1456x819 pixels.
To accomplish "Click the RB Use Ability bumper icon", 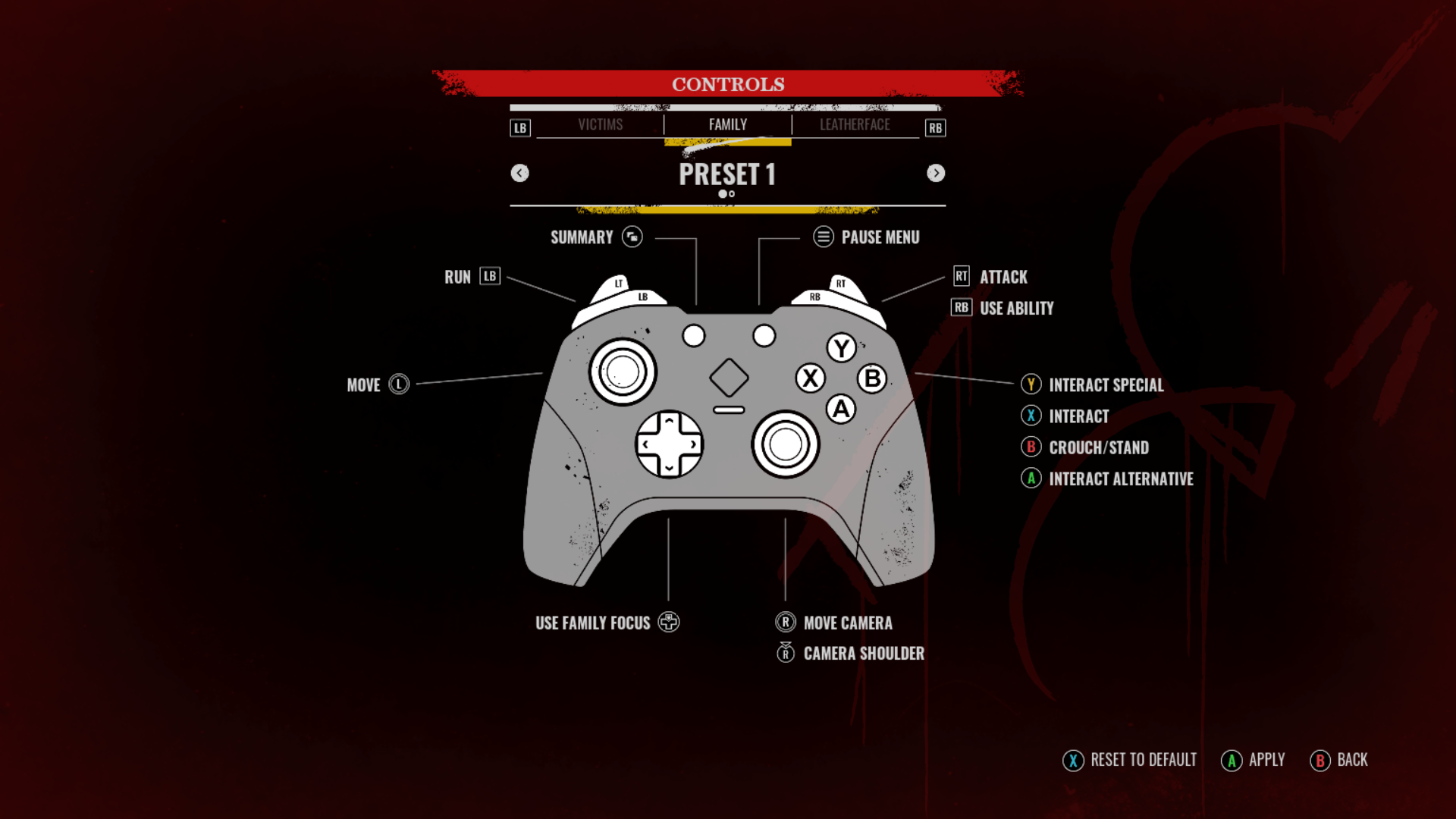I will pos(960,308).
